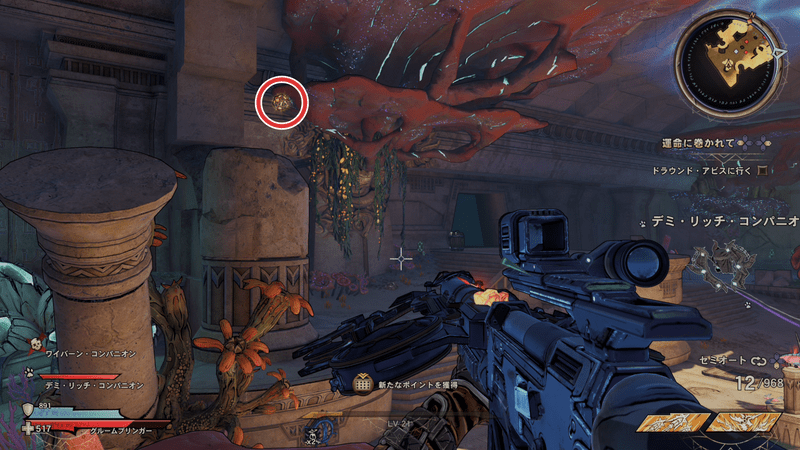Tick the ドラウンド・アビスに行く objective checkbox
Viewport: 800px width, 450px height.
pyautogui.click(x=762, y=170)
